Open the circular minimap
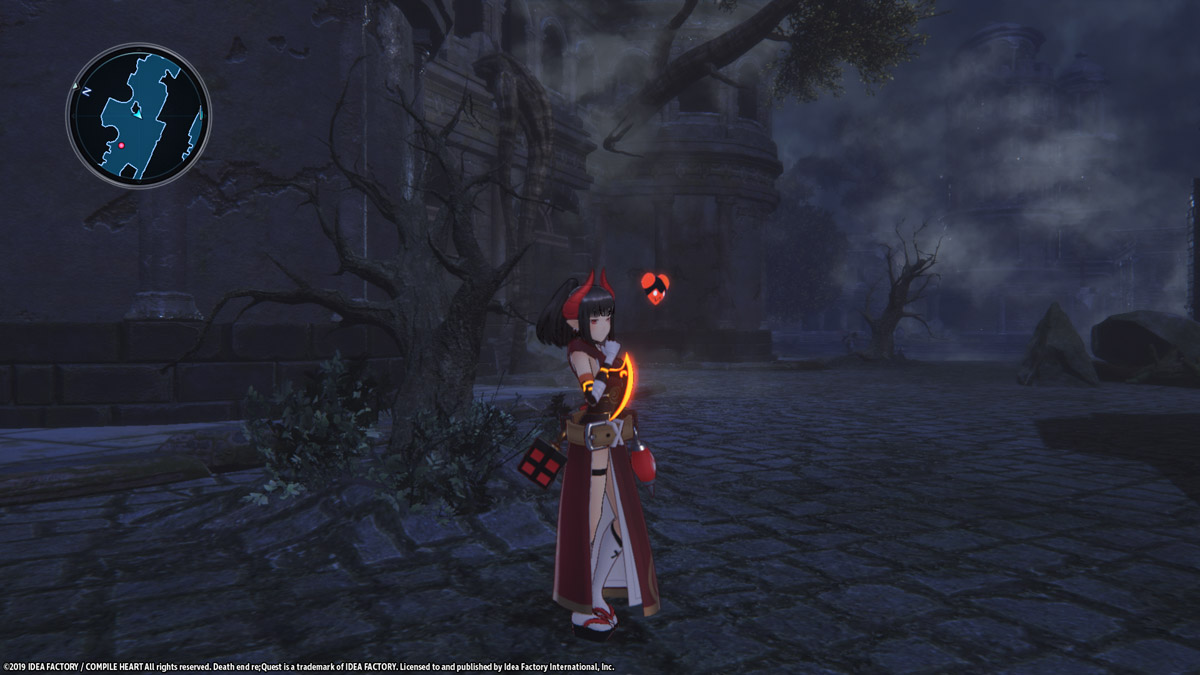Image resolution: width=1200 pixels, height=675 pixels. (138, 115)
